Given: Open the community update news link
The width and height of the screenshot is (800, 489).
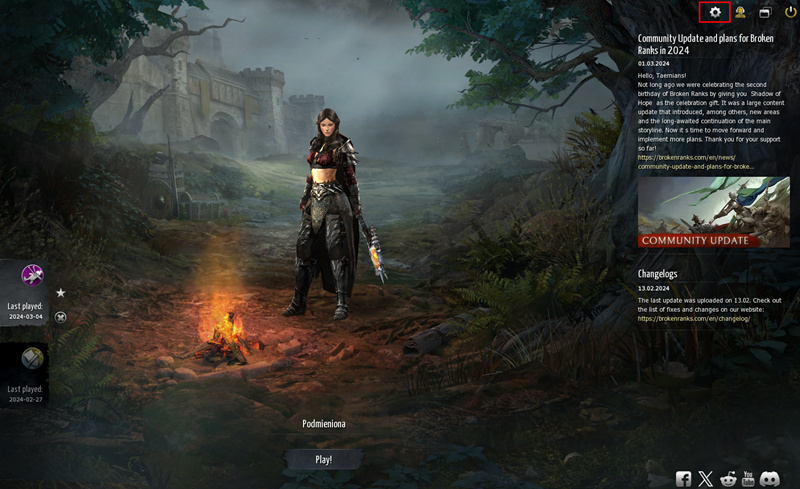Looking at the screenshot, I should pos(696,162).
